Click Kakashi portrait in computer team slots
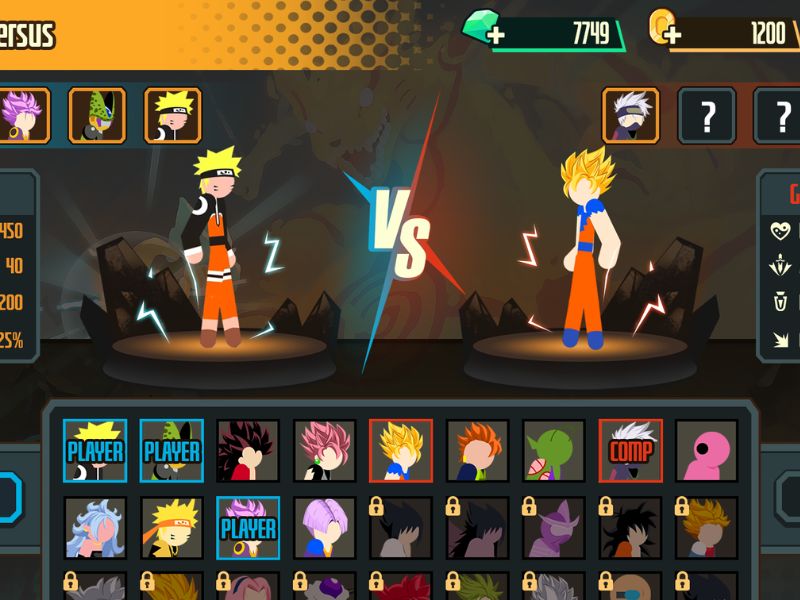Screen dimensions: 800x600 point(630,116)
